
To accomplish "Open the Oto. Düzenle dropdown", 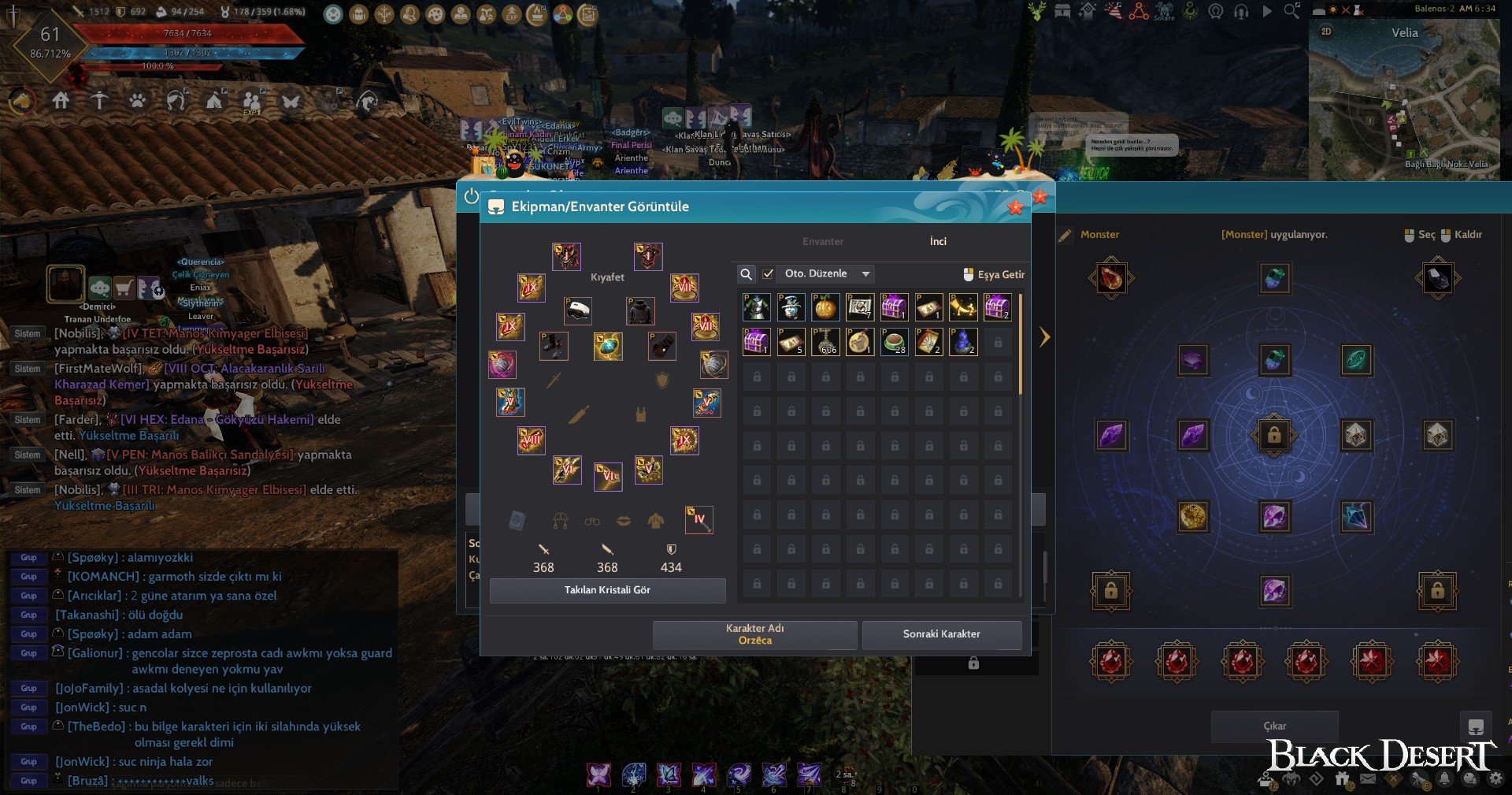I will [x=865, y=274].
